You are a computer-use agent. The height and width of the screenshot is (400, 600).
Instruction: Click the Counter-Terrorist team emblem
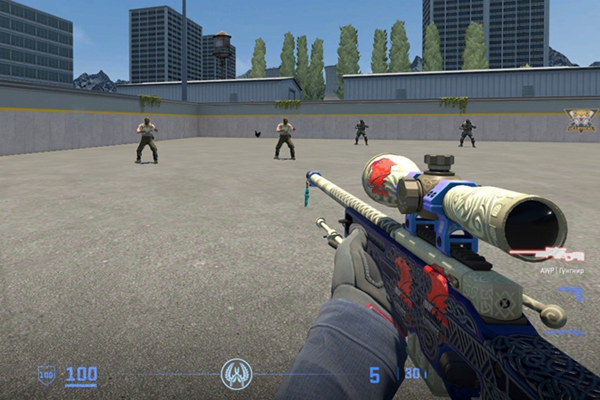(236, 375)
